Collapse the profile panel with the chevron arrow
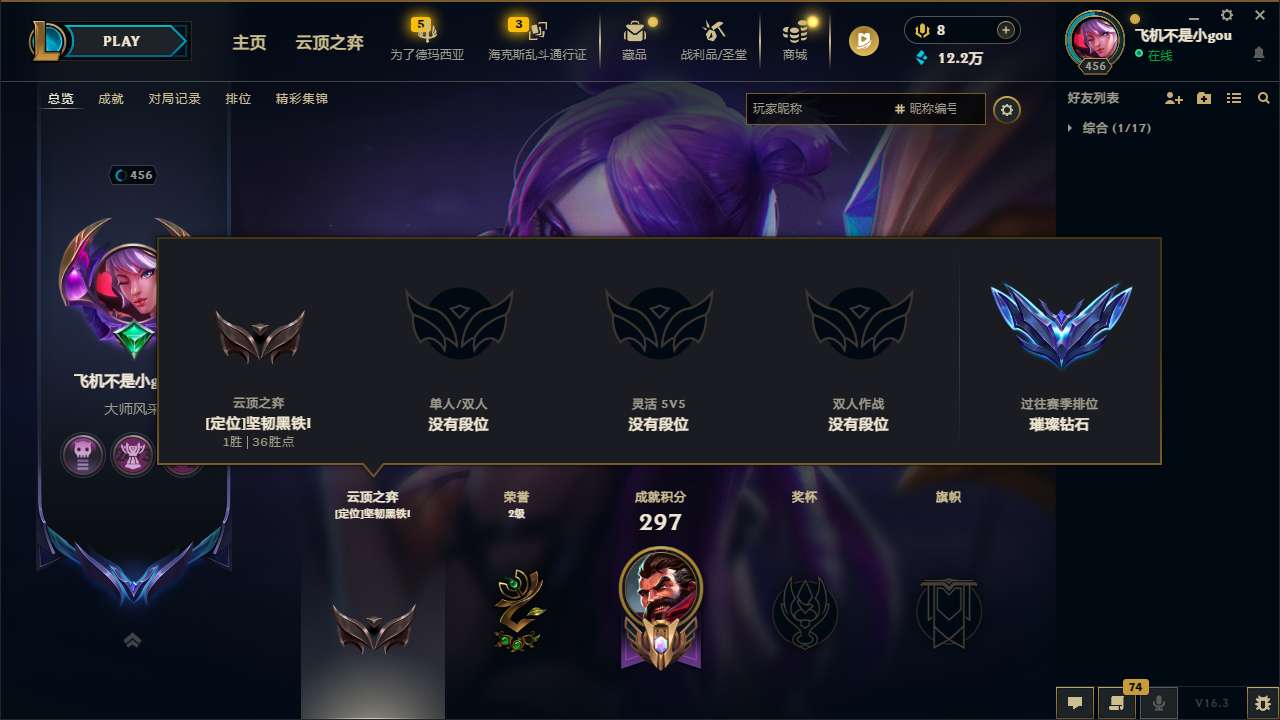The width and height of the screenshot is (1280, 720). click(x=132, y=640)
